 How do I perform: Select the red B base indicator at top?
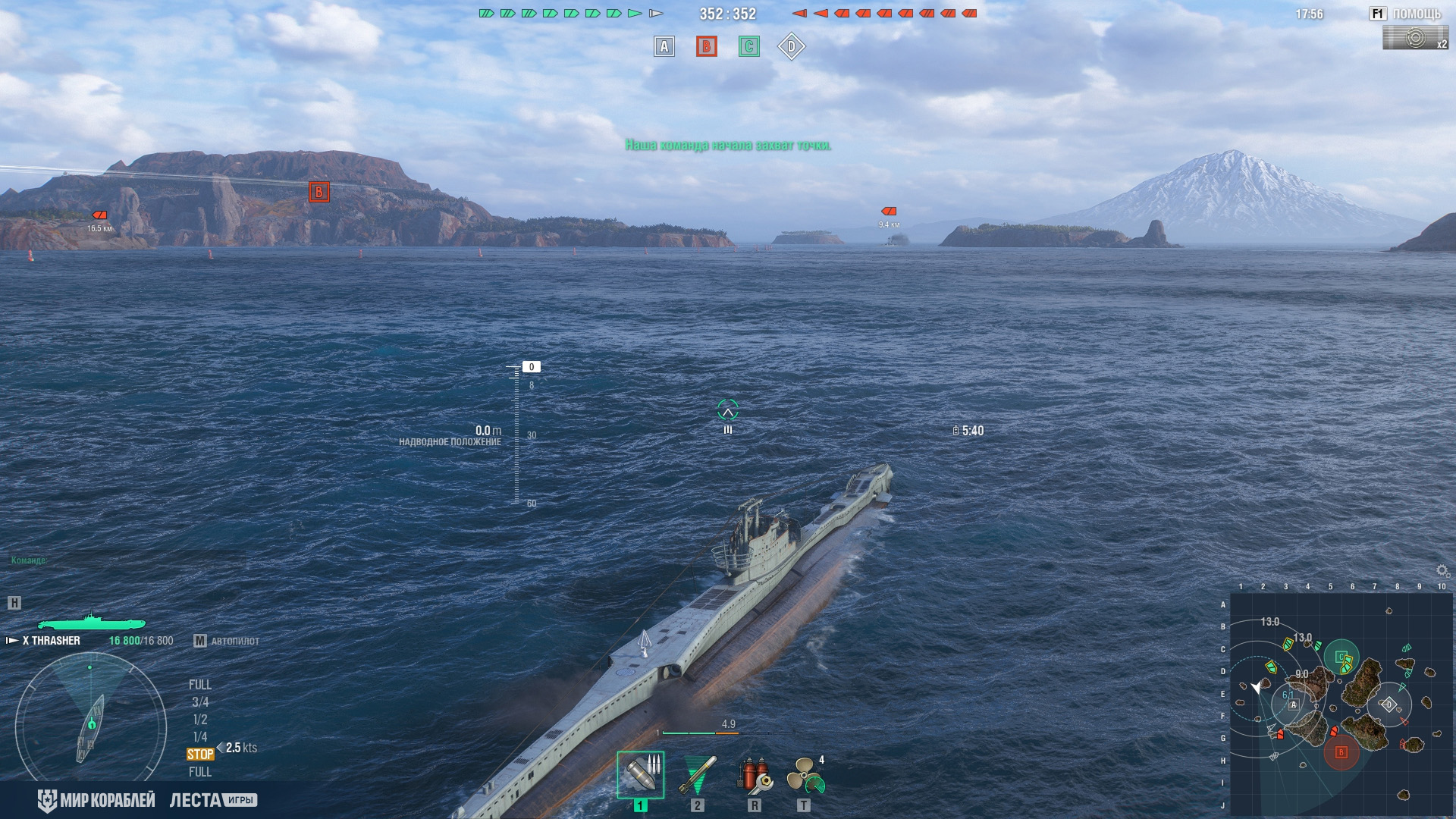point(706,47)
